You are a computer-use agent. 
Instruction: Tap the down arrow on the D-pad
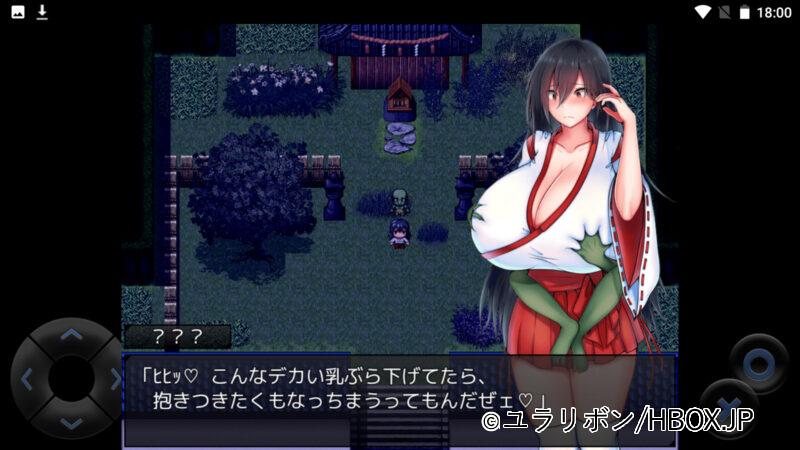[70, 421]
